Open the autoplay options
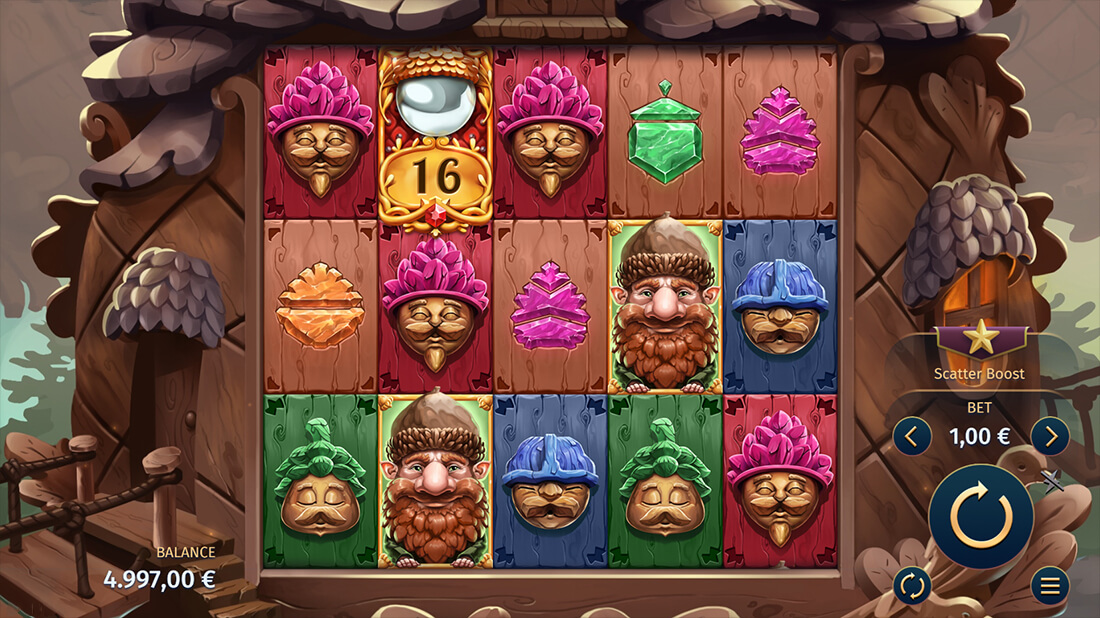This screenshot has width=1100, height=618. click(x=912, y=586)
